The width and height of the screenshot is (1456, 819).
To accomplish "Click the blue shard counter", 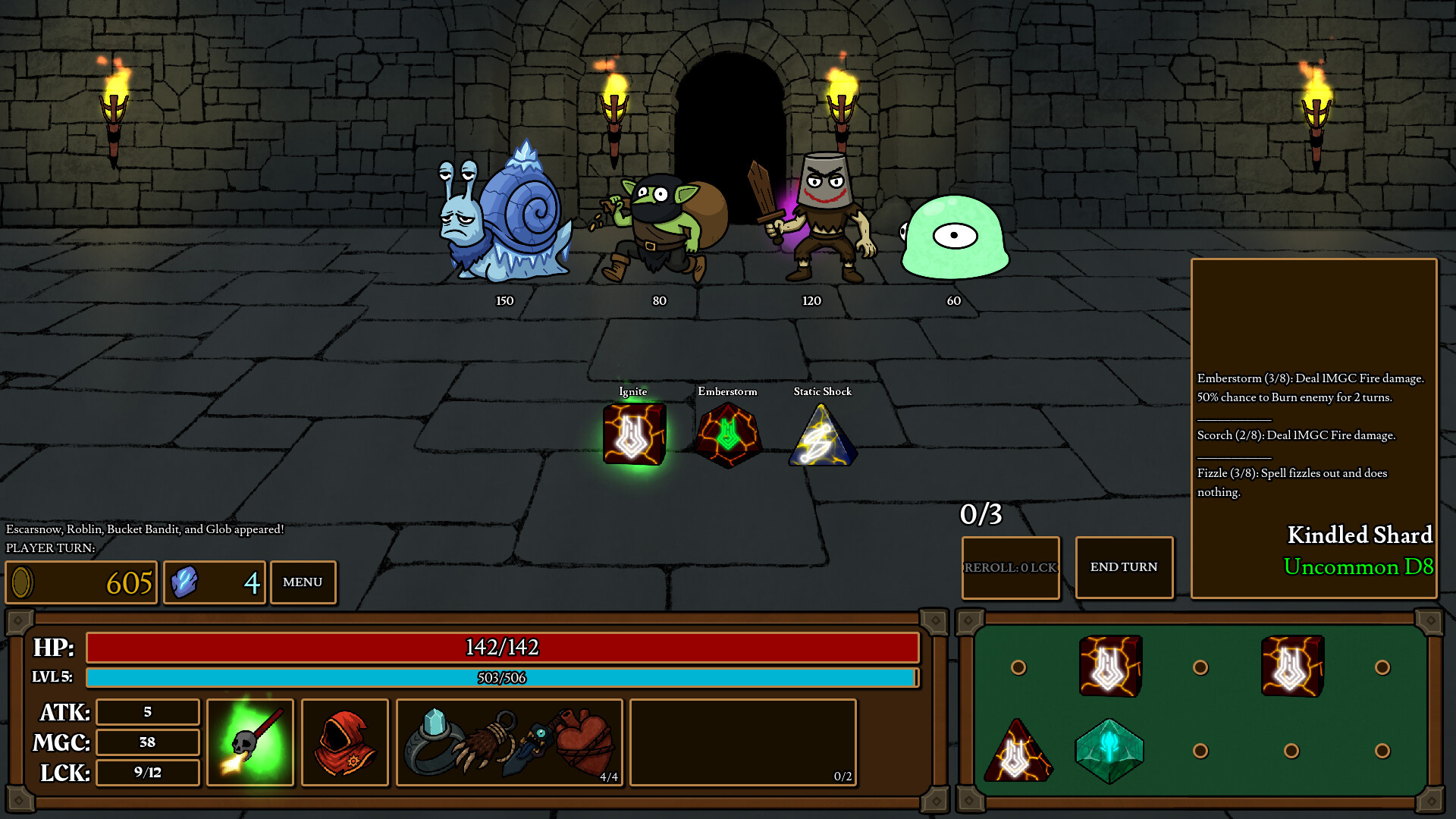I will tap(214, 582).
